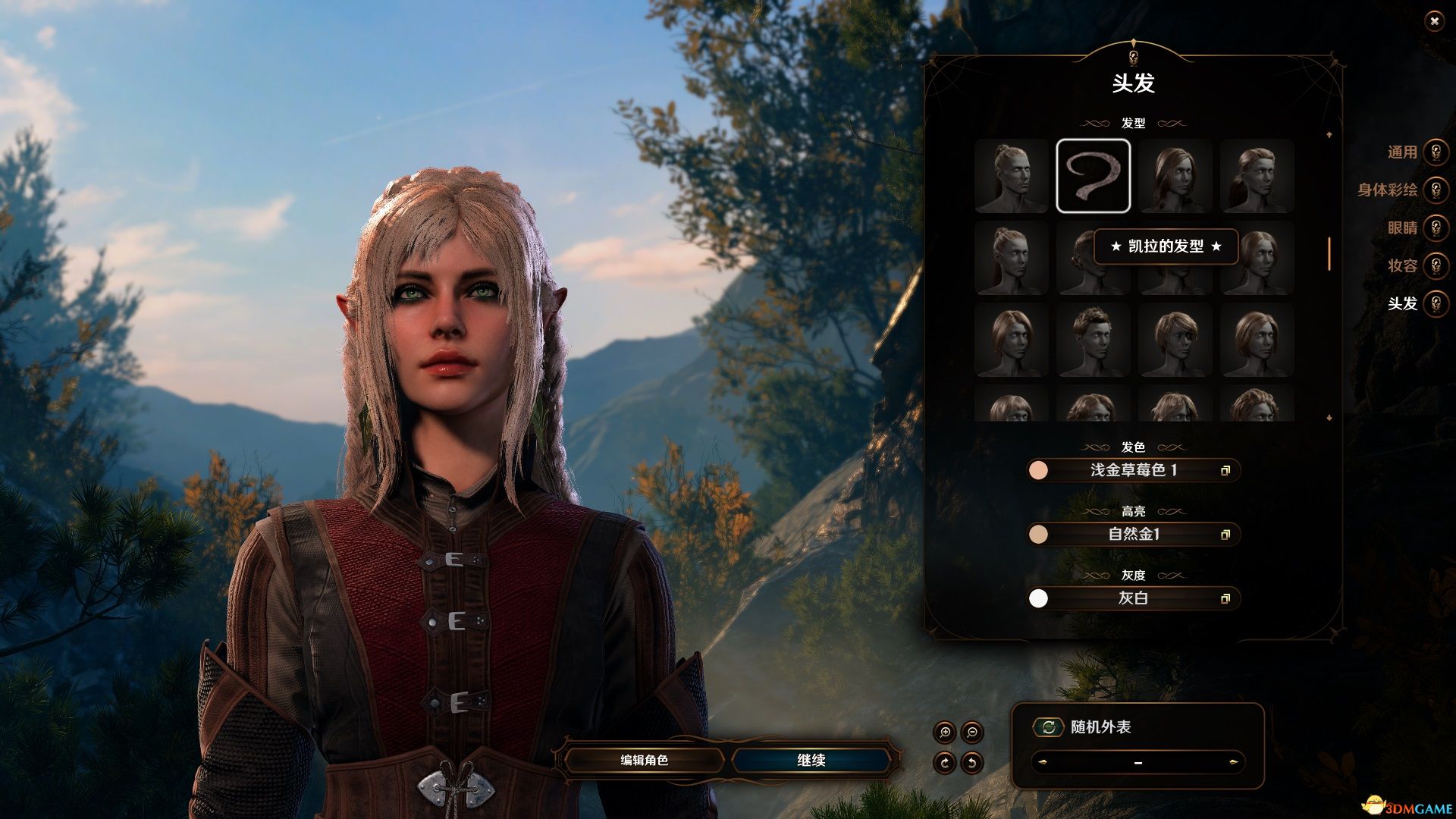Click the 编辑角色 edit character button

644,760
